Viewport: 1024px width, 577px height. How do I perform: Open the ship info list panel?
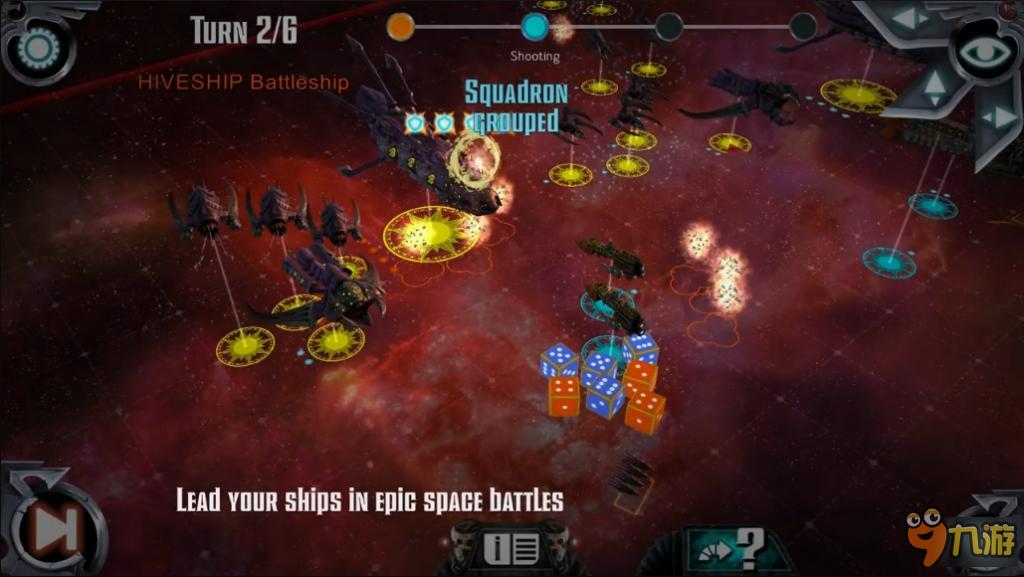[511, 548]
